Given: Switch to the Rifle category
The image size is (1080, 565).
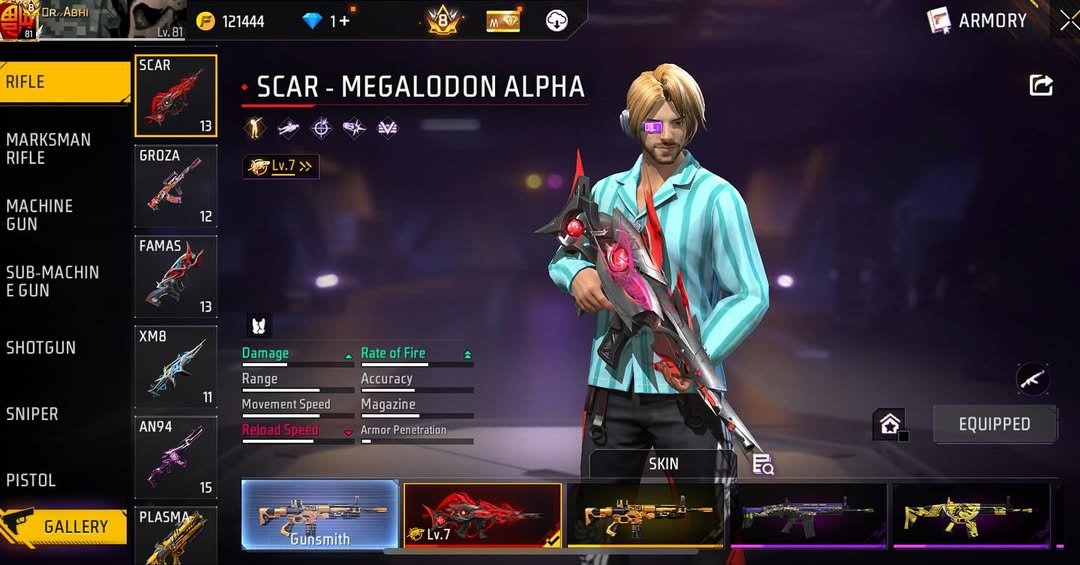Looking at the screenshot, I should tap(62, 82).
